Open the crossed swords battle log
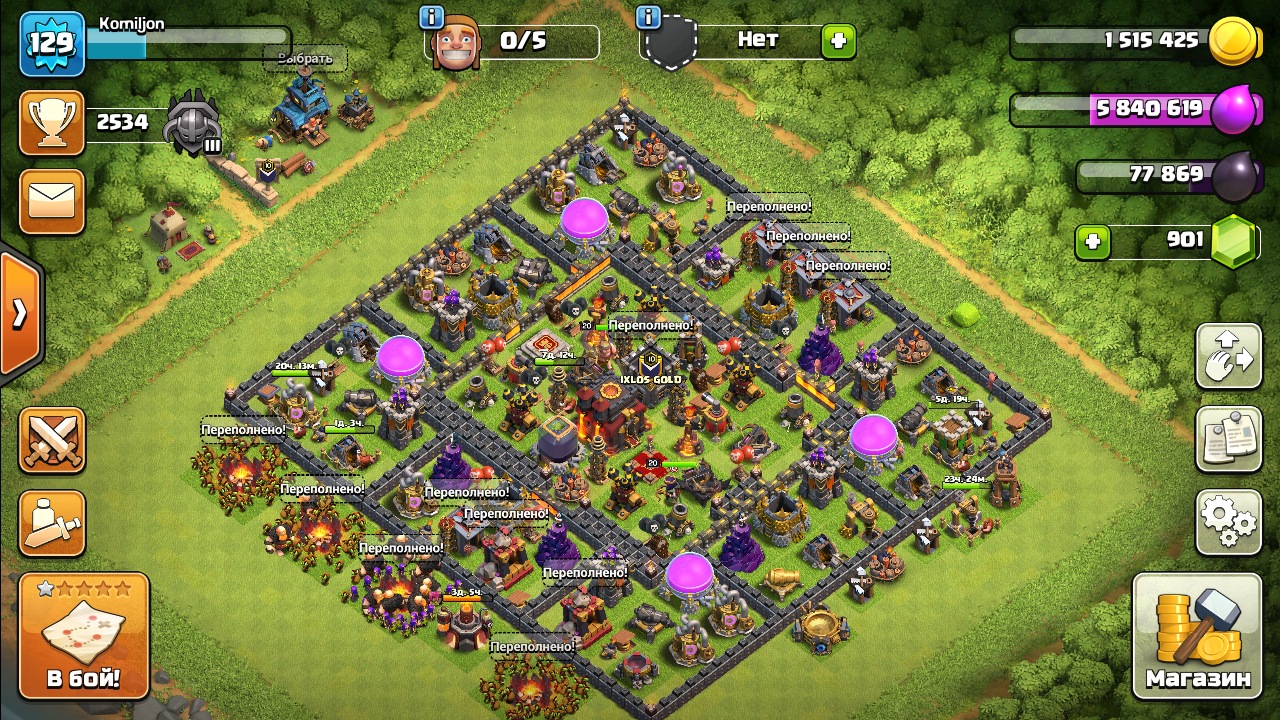1280x720 pixels. point(52,440)
